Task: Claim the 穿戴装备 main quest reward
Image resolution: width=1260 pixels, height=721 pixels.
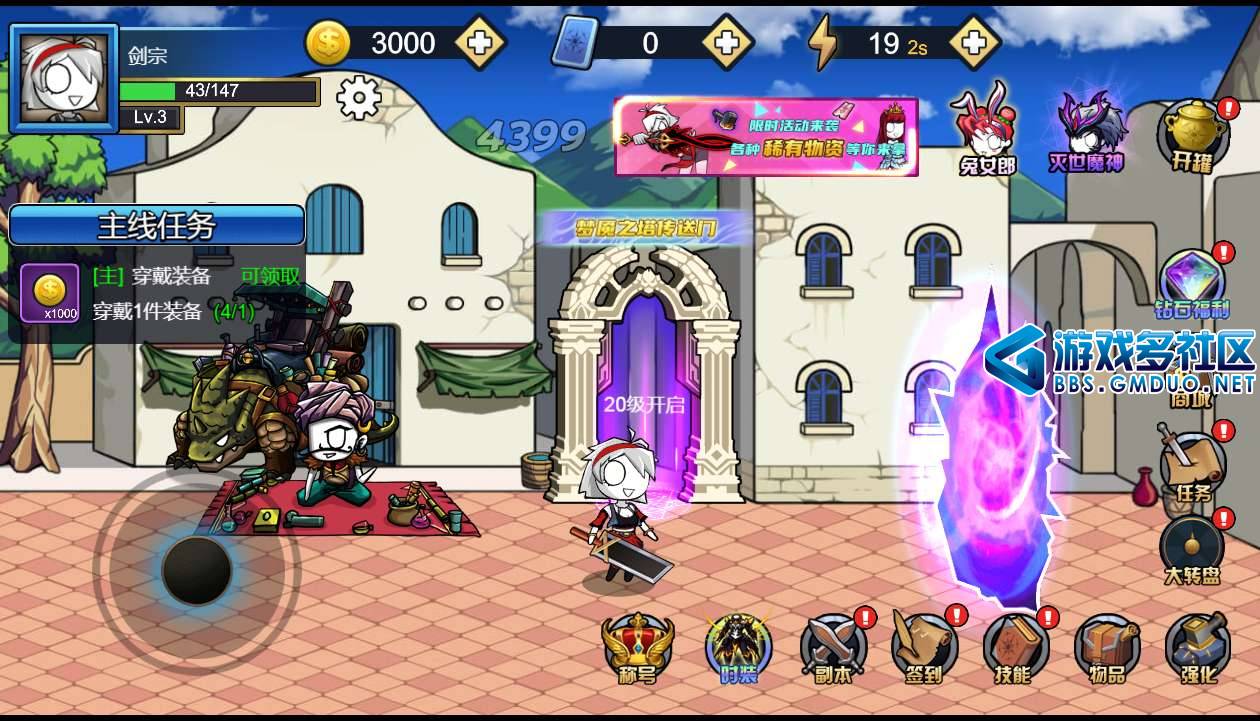Action: click(x=270, y=276)
